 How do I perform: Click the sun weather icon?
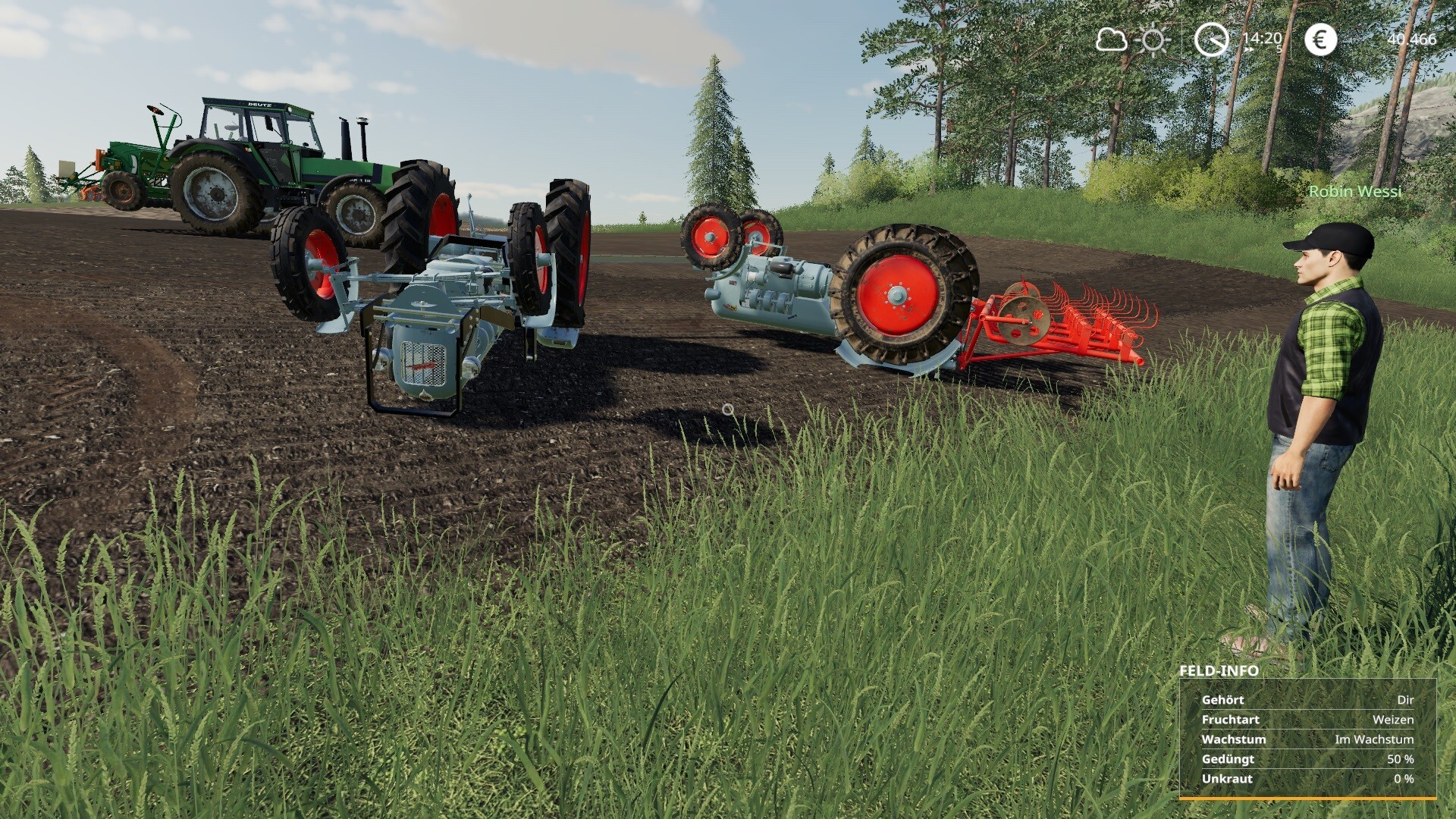pos(1153,39)
